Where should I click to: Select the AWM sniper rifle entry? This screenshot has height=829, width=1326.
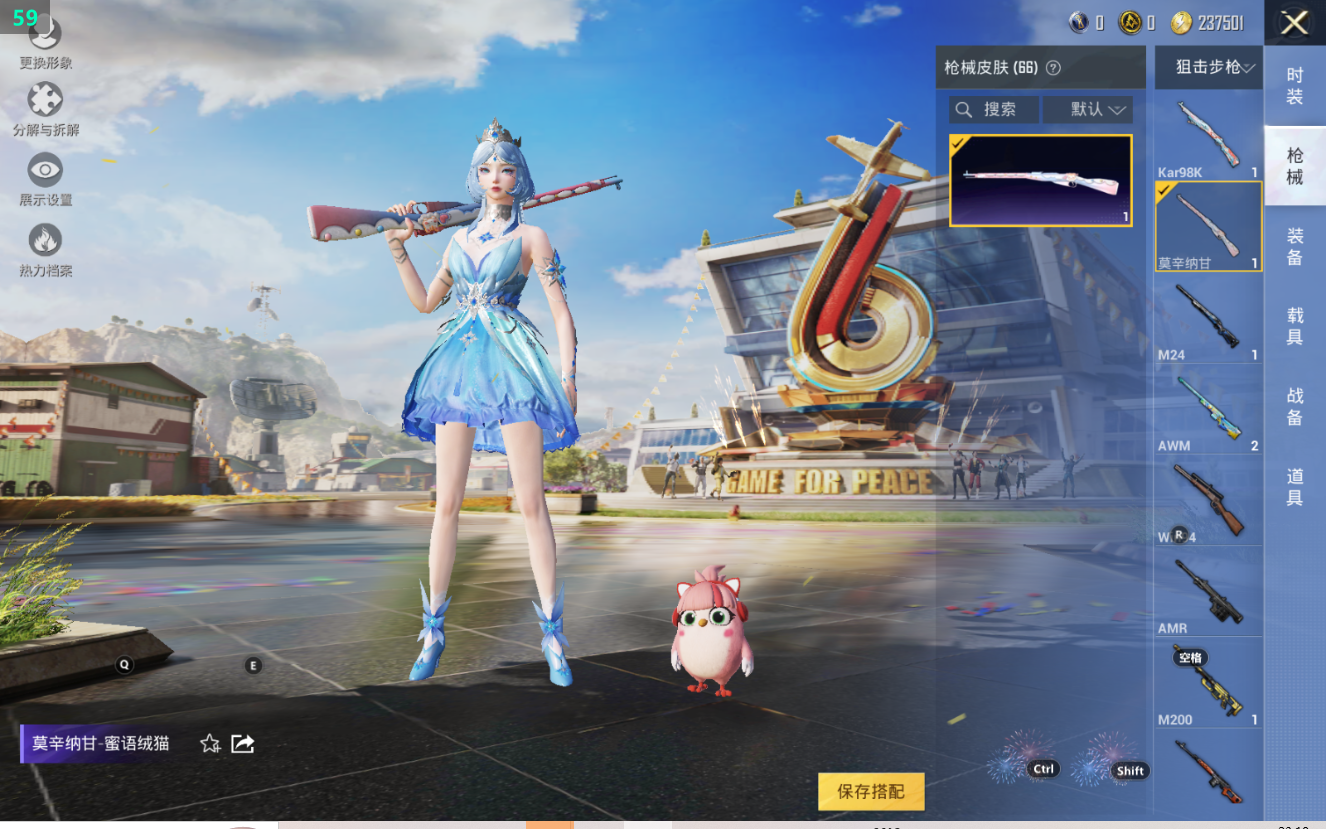pyautogui.click(x=1208, y=410)
